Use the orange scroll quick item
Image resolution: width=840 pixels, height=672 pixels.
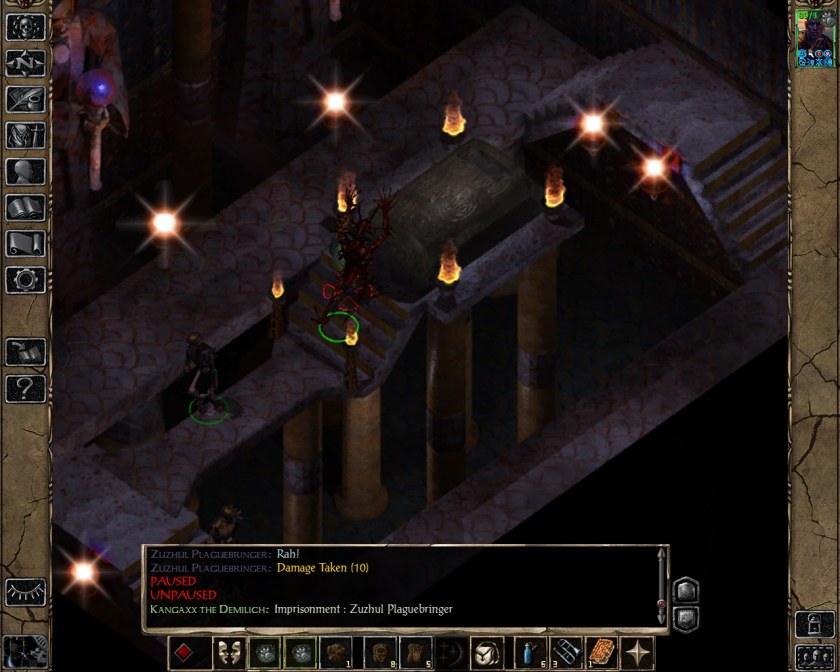coord(602,652)
